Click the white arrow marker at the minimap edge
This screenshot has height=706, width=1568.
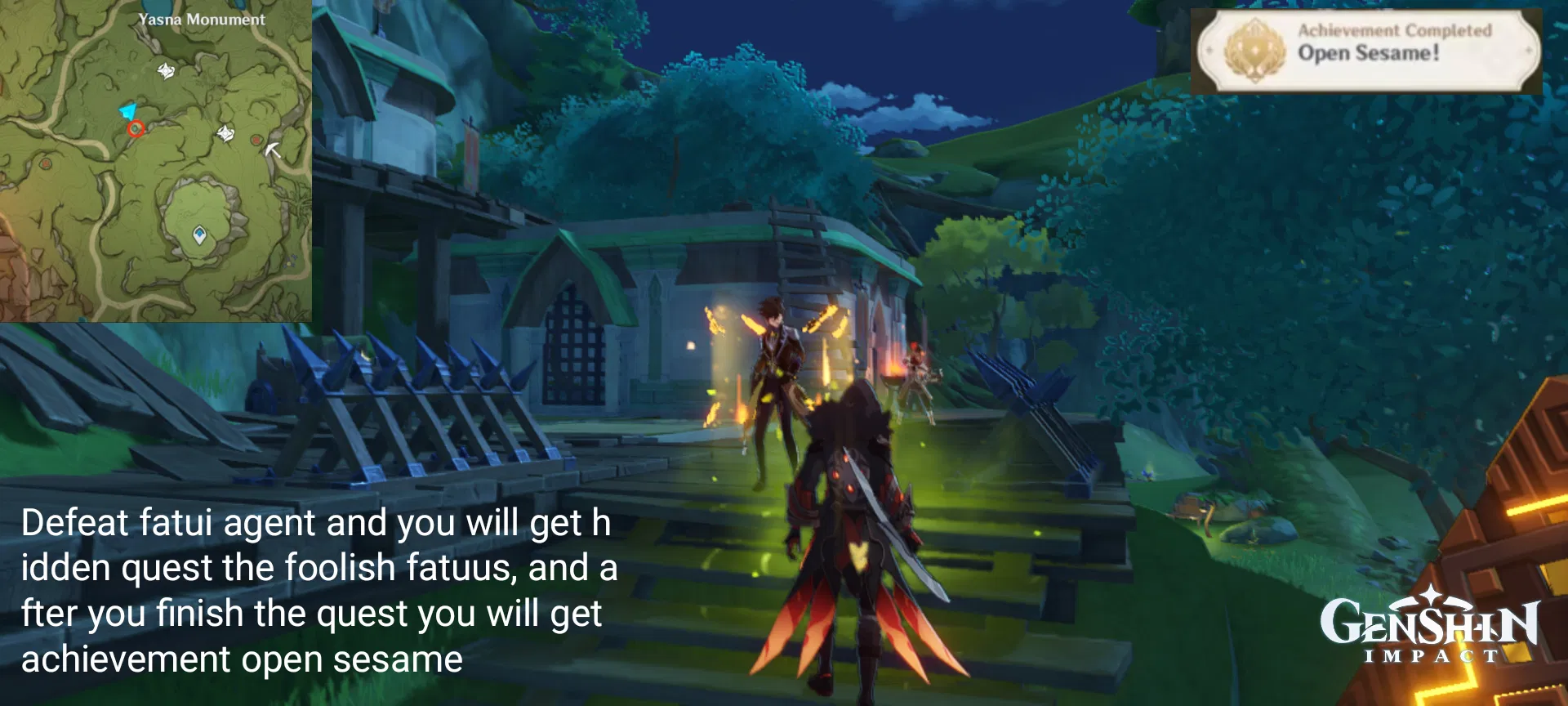point(273,152)
